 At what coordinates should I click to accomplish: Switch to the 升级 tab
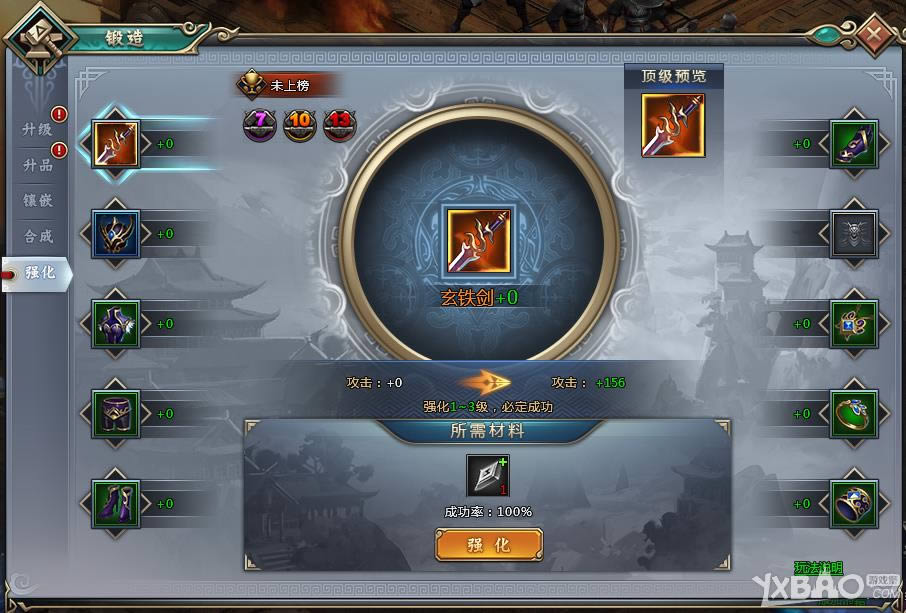(x=37, y=129)
